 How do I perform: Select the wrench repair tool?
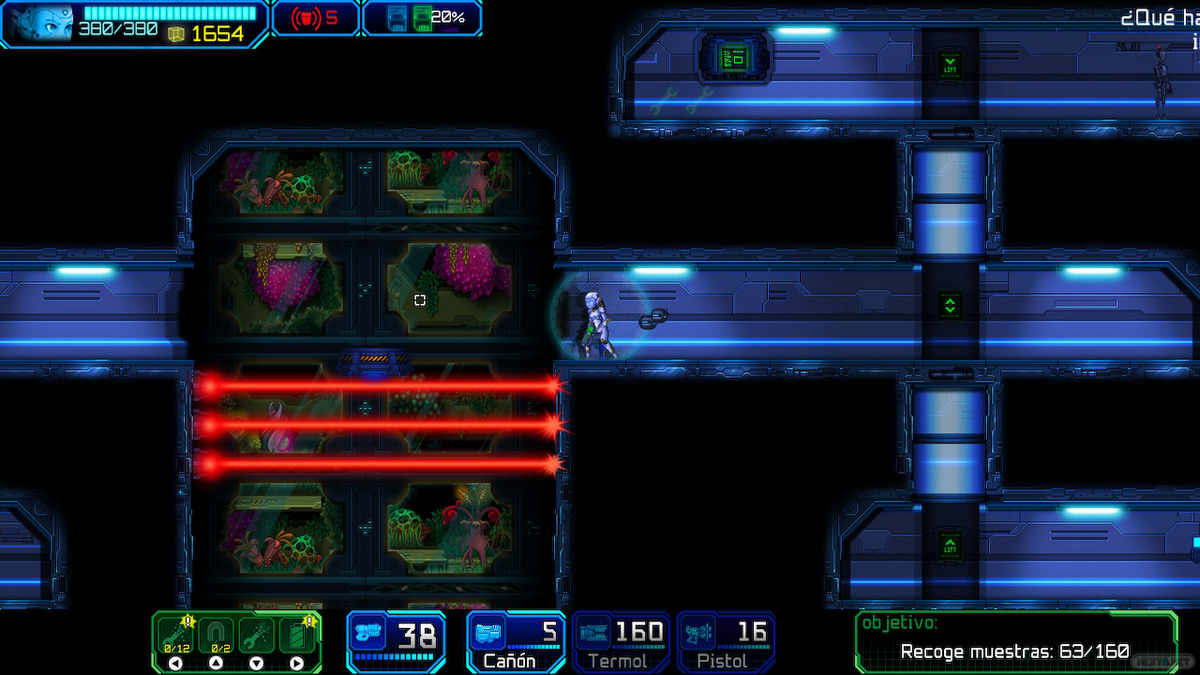point(256,636)
